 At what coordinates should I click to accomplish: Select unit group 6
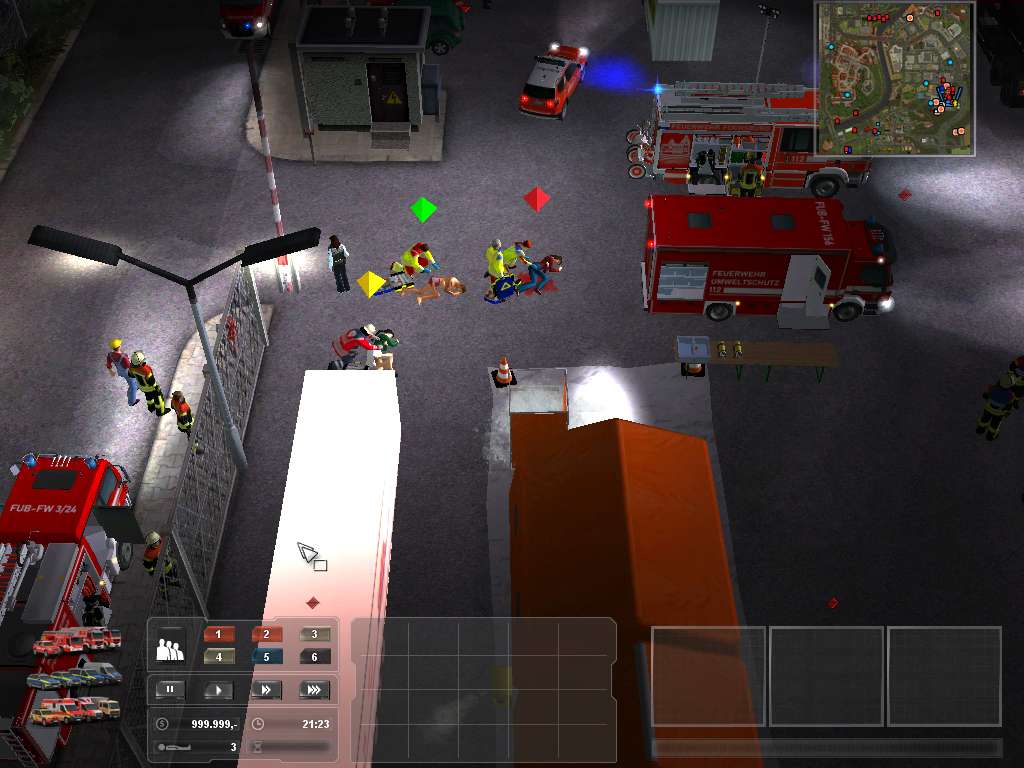314,657
